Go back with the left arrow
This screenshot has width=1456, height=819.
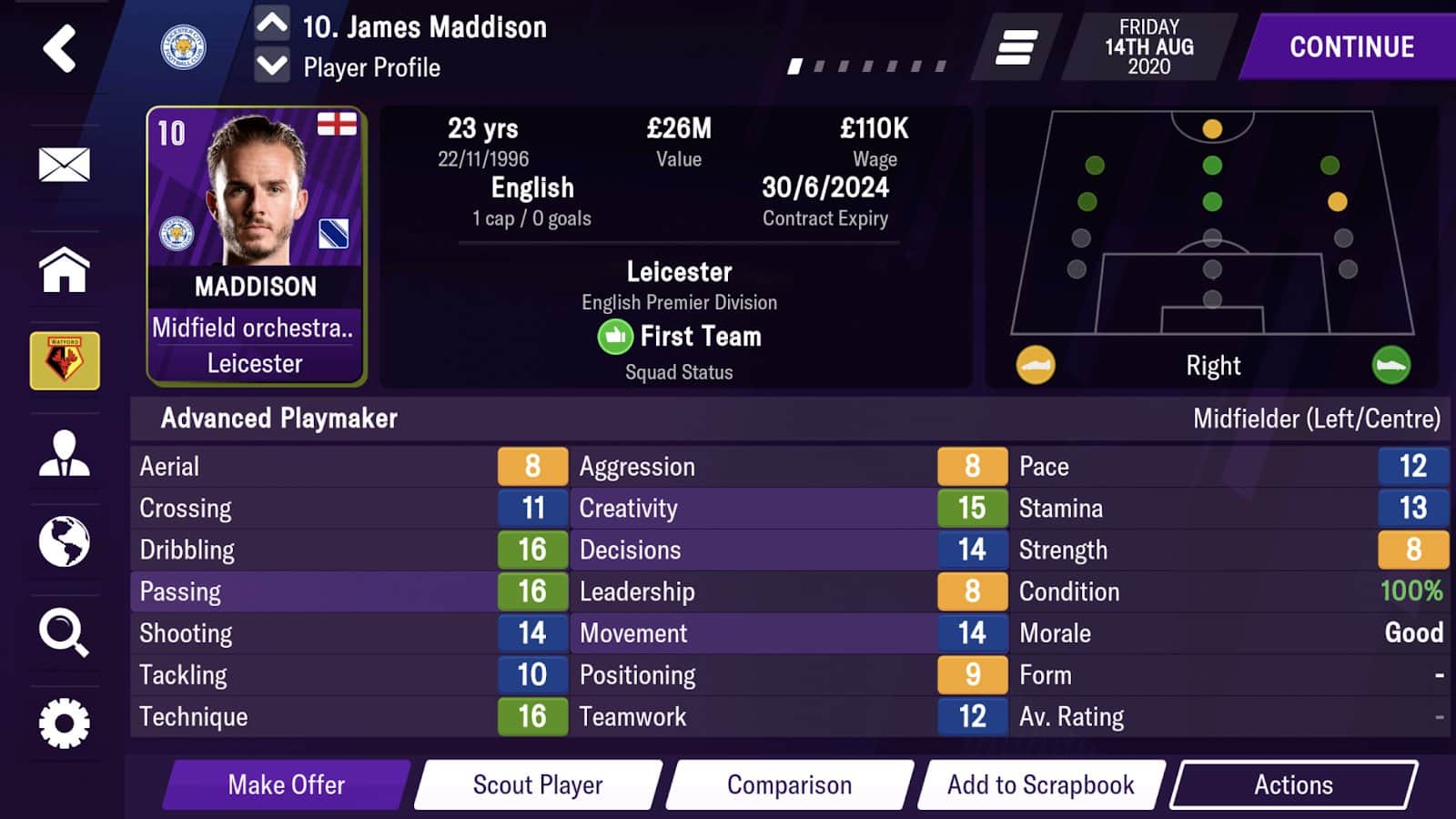(x=60, y=48)
